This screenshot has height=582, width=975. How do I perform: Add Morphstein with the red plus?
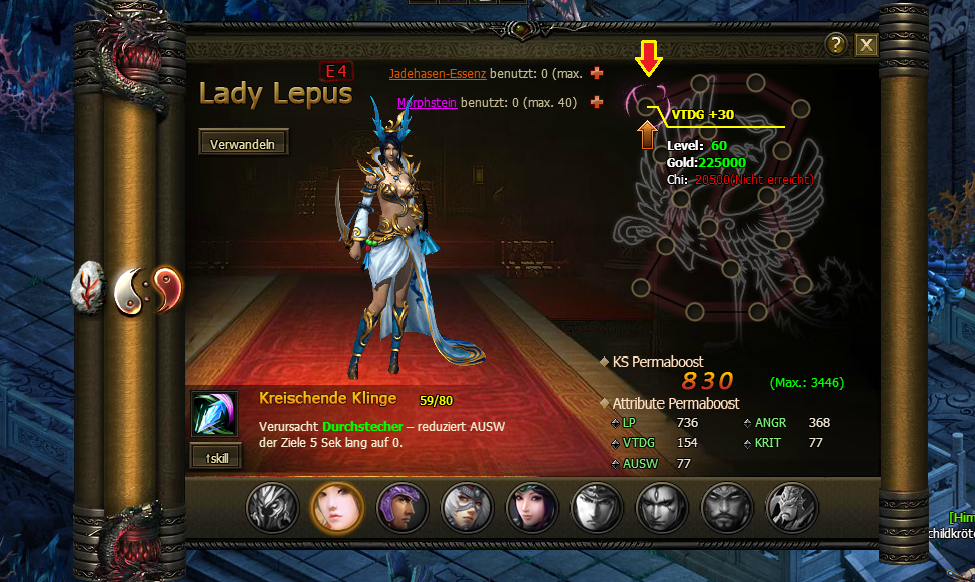(x=598, y=102)
